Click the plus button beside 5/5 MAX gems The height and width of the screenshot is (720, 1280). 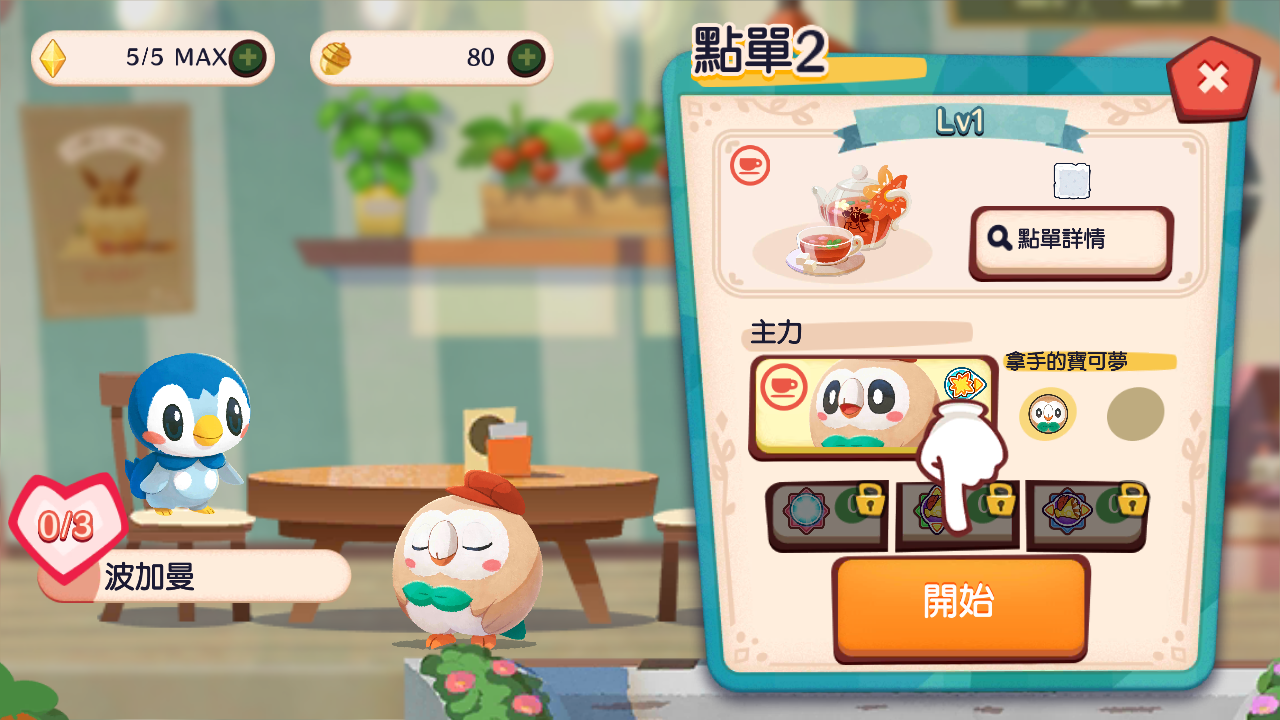[247, 57]
